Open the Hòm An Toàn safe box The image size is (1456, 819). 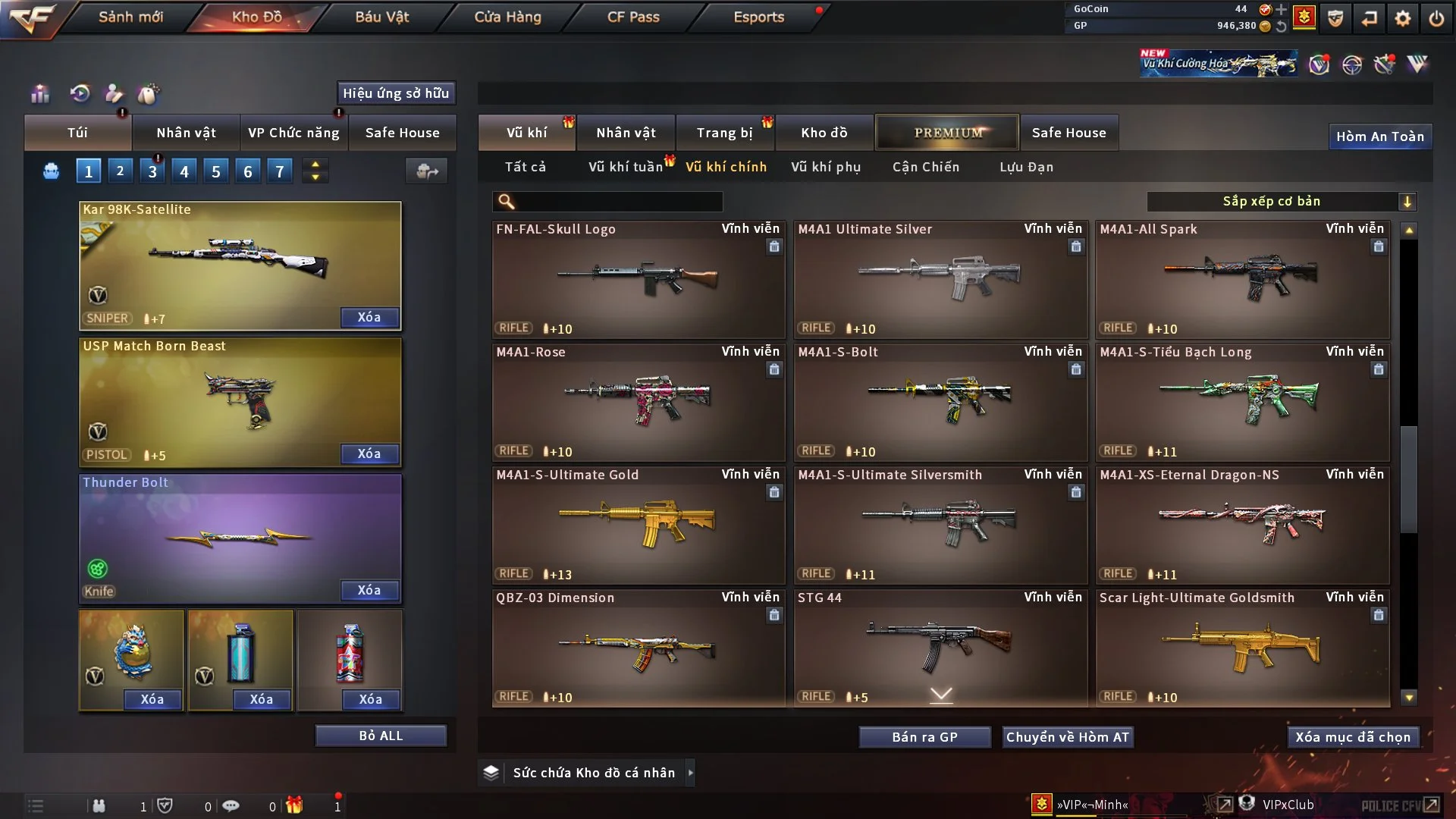1379,136
